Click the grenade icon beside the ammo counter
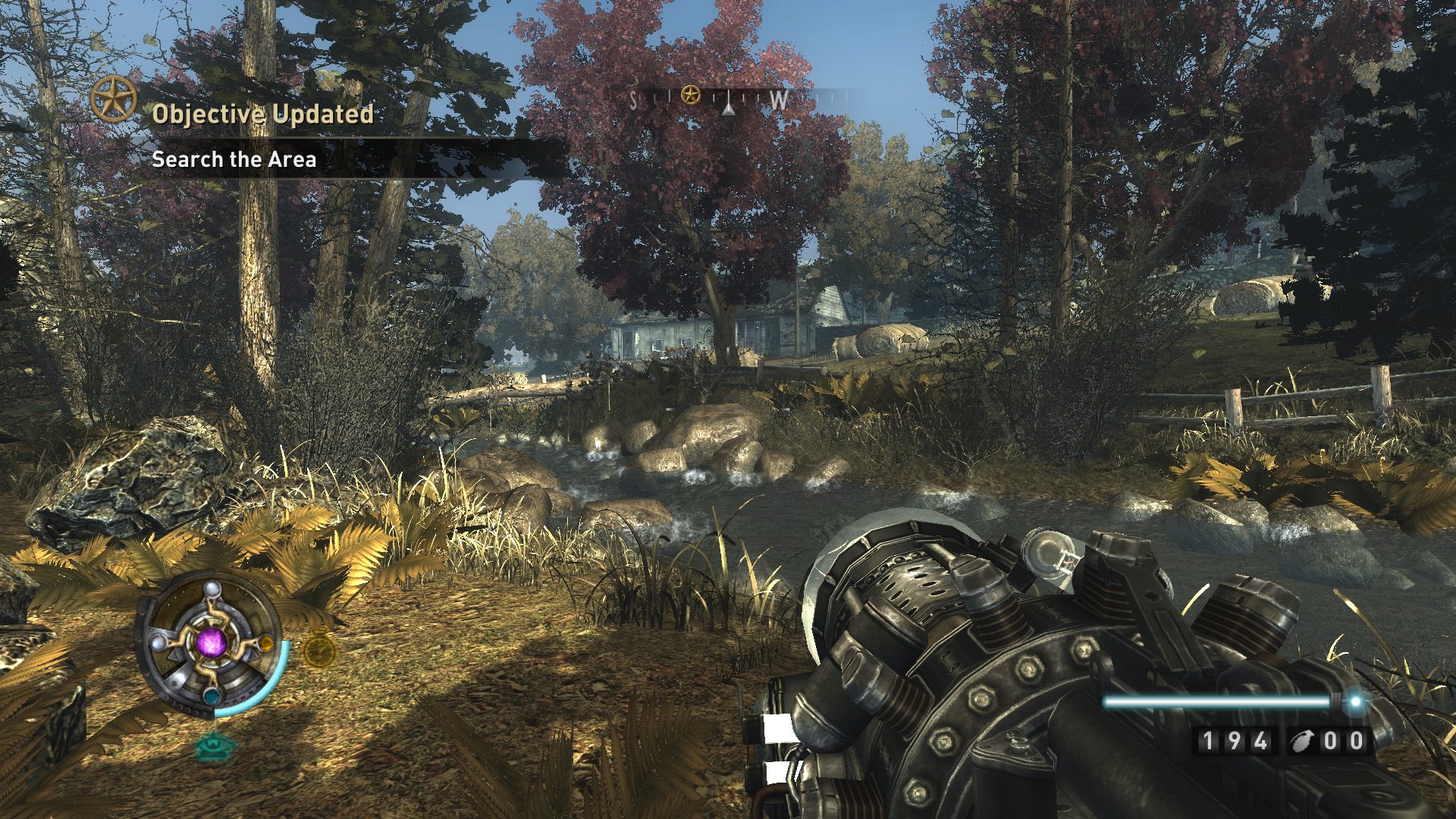This screenshot has height=819, width=1456. point(1302,741)
